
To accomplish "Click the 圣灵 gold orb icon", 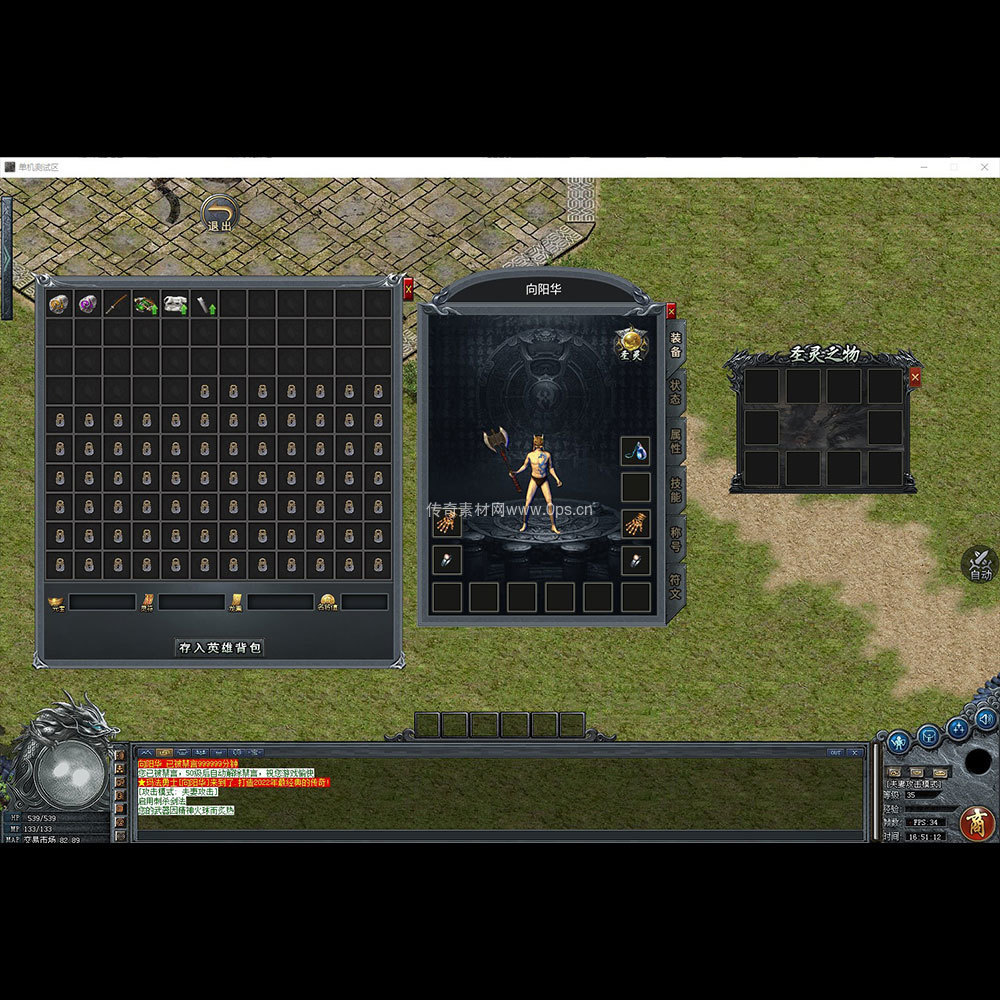I will 631,343.
